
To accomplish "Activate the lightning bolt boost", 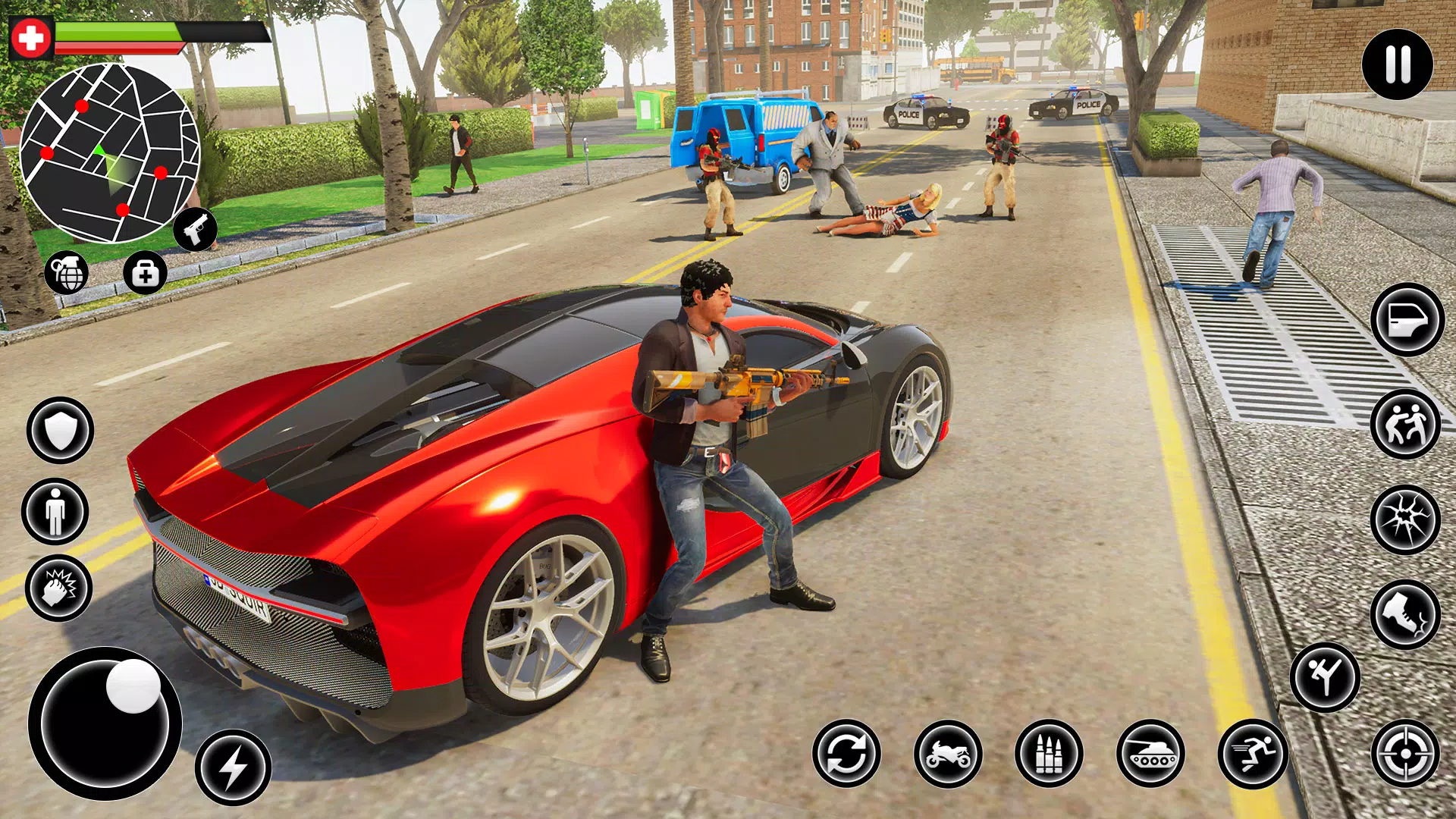I will [233, 767].
